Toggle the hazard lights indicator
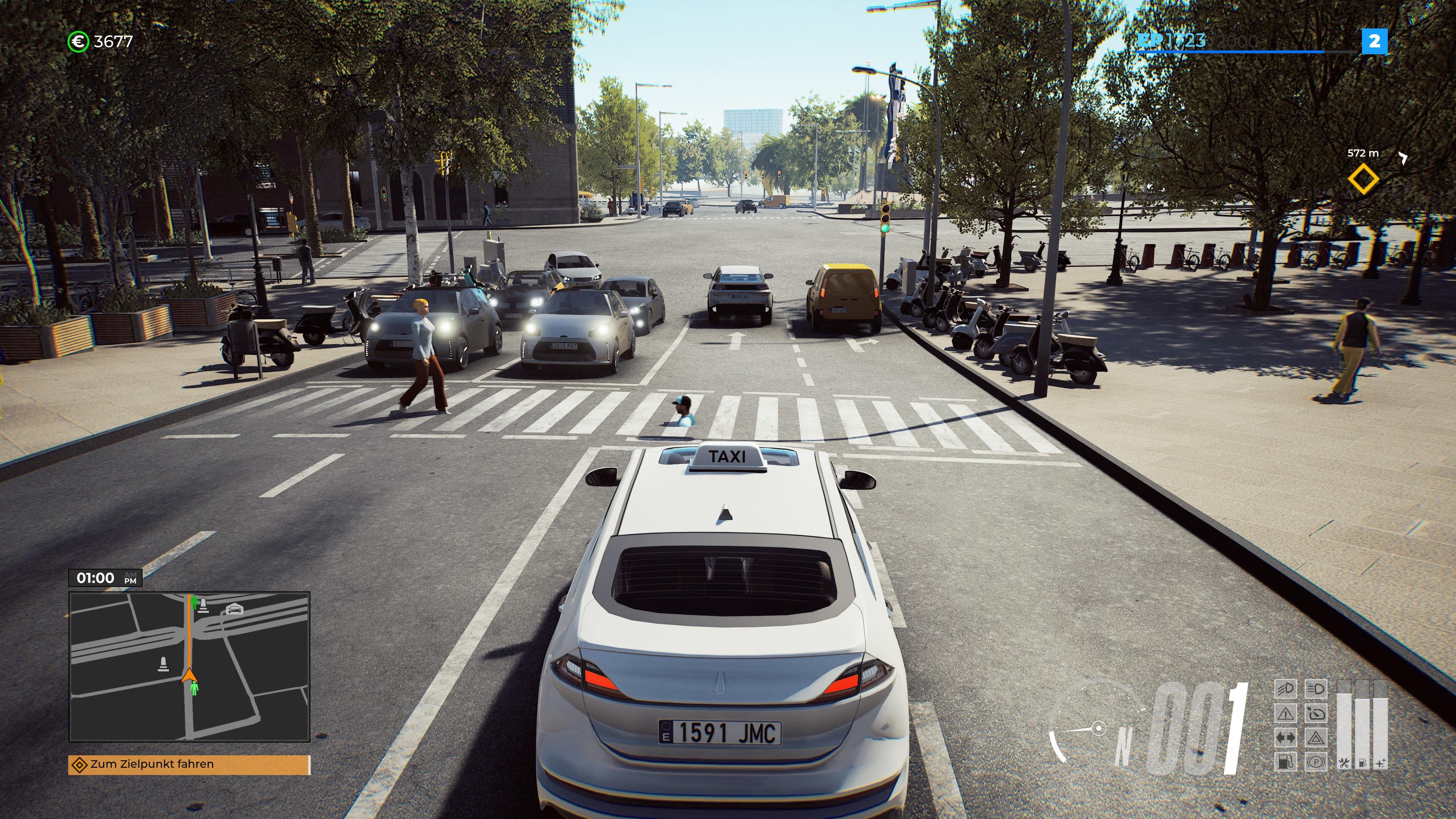Viewport: 1456px width, 819px height. (x=1317, y=737)
